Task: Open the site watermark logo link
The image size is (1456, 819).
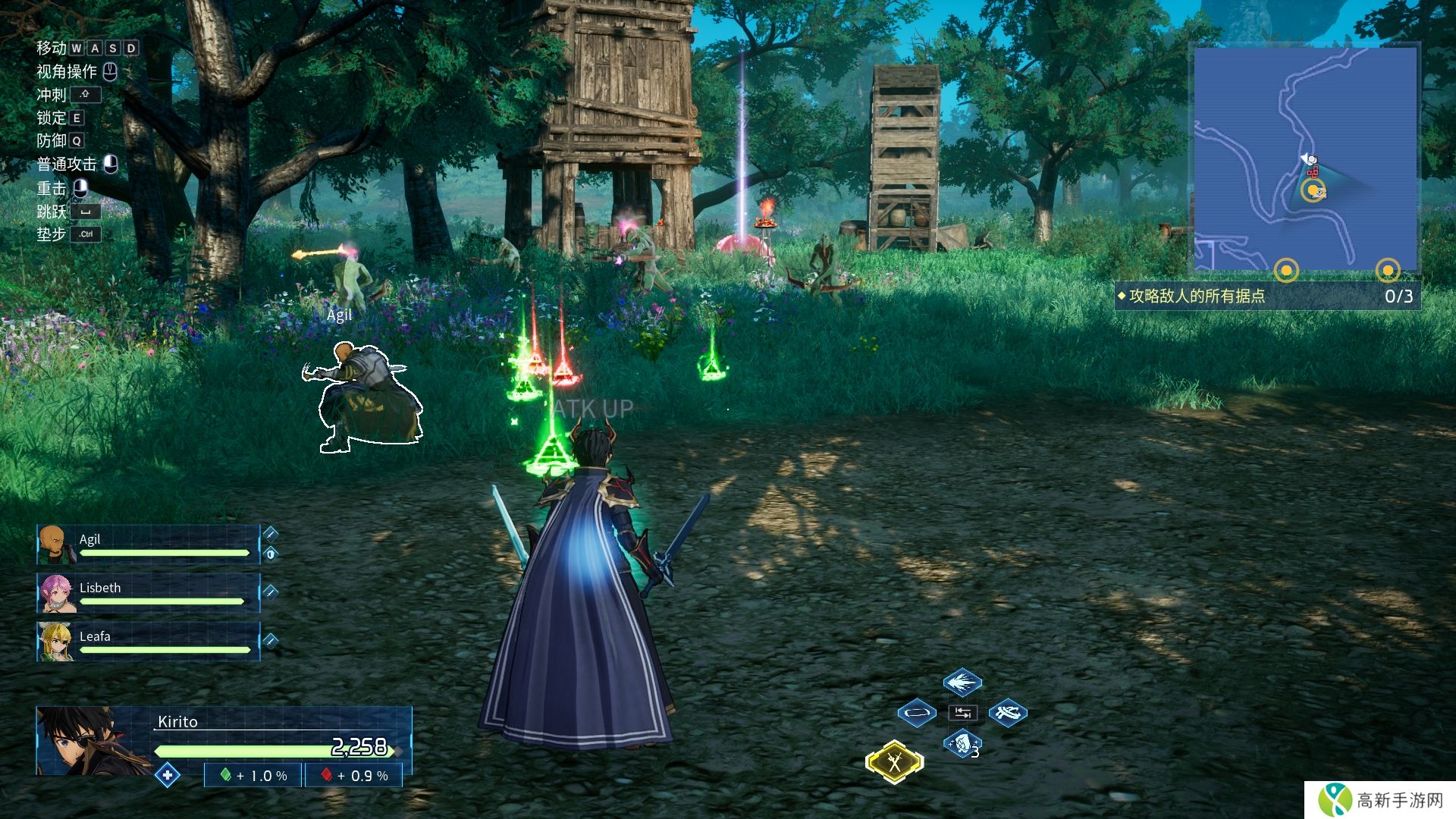Action: [1380, 800]
